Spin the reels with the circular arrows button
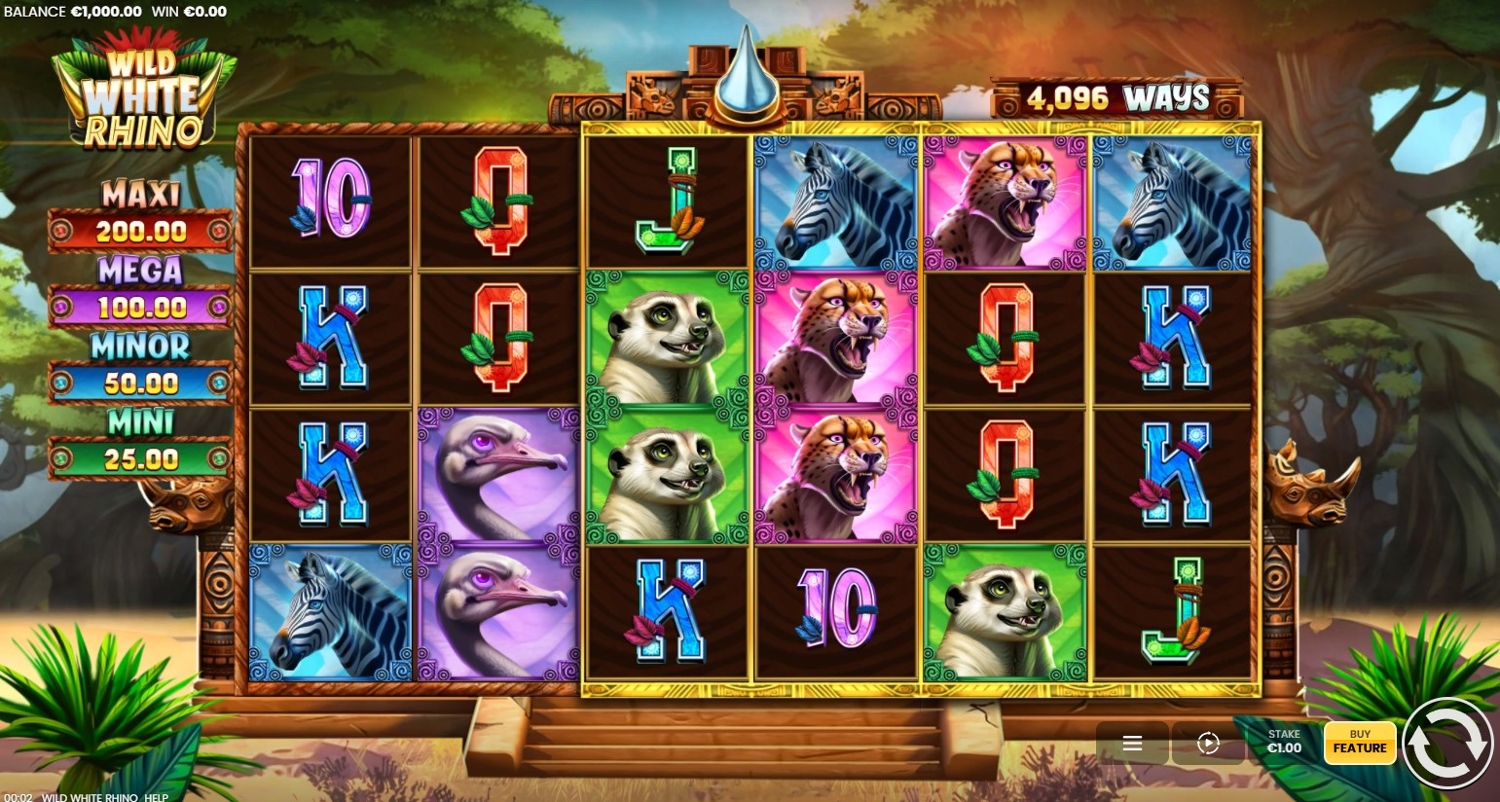The height and width of the screenshot is (802, 1500). click(1447, 743)
